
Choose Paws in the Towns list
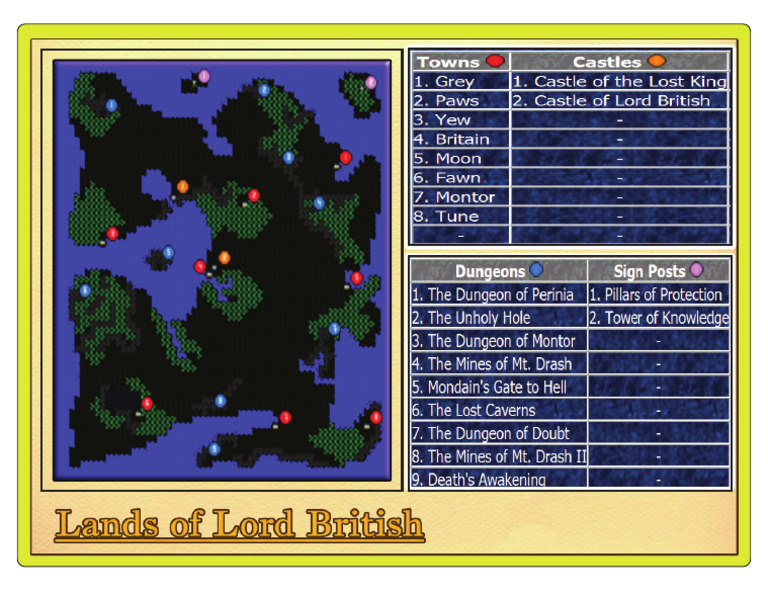(x=446, y=101)
